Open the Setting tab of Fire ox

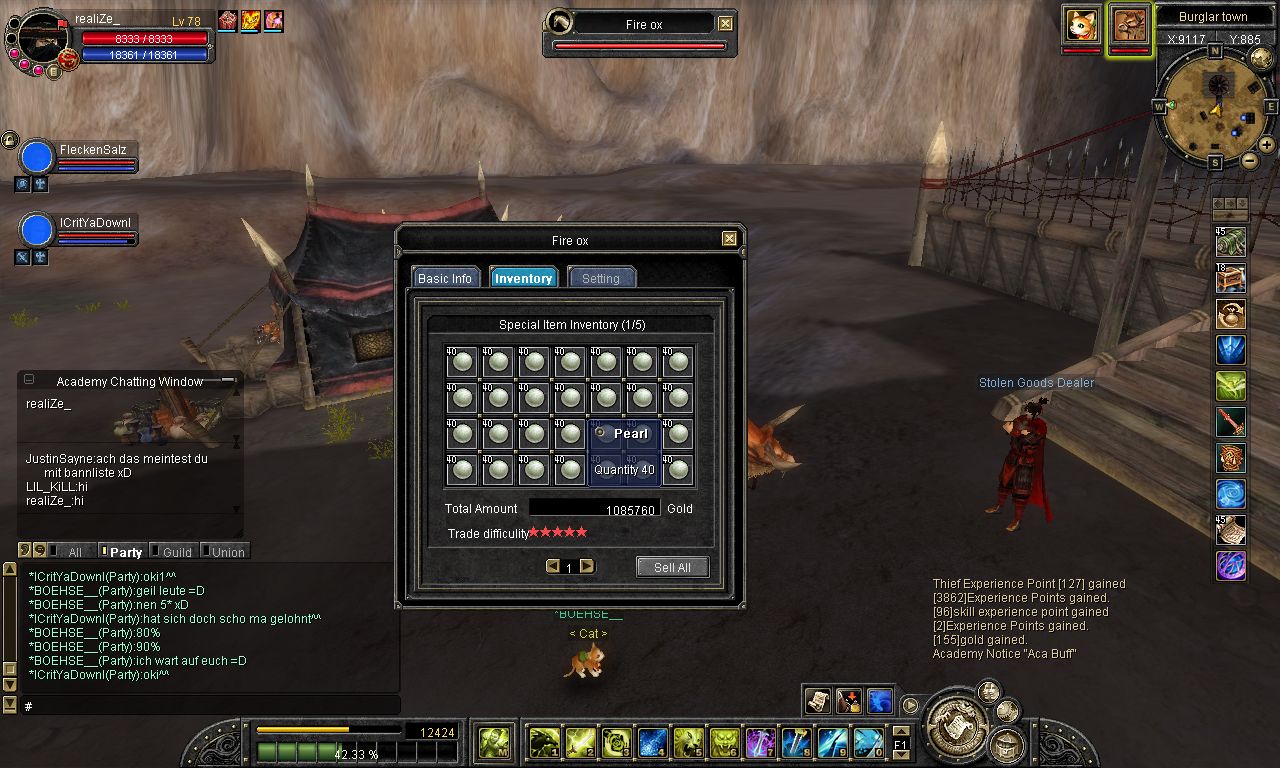click(x=601, y=278)
